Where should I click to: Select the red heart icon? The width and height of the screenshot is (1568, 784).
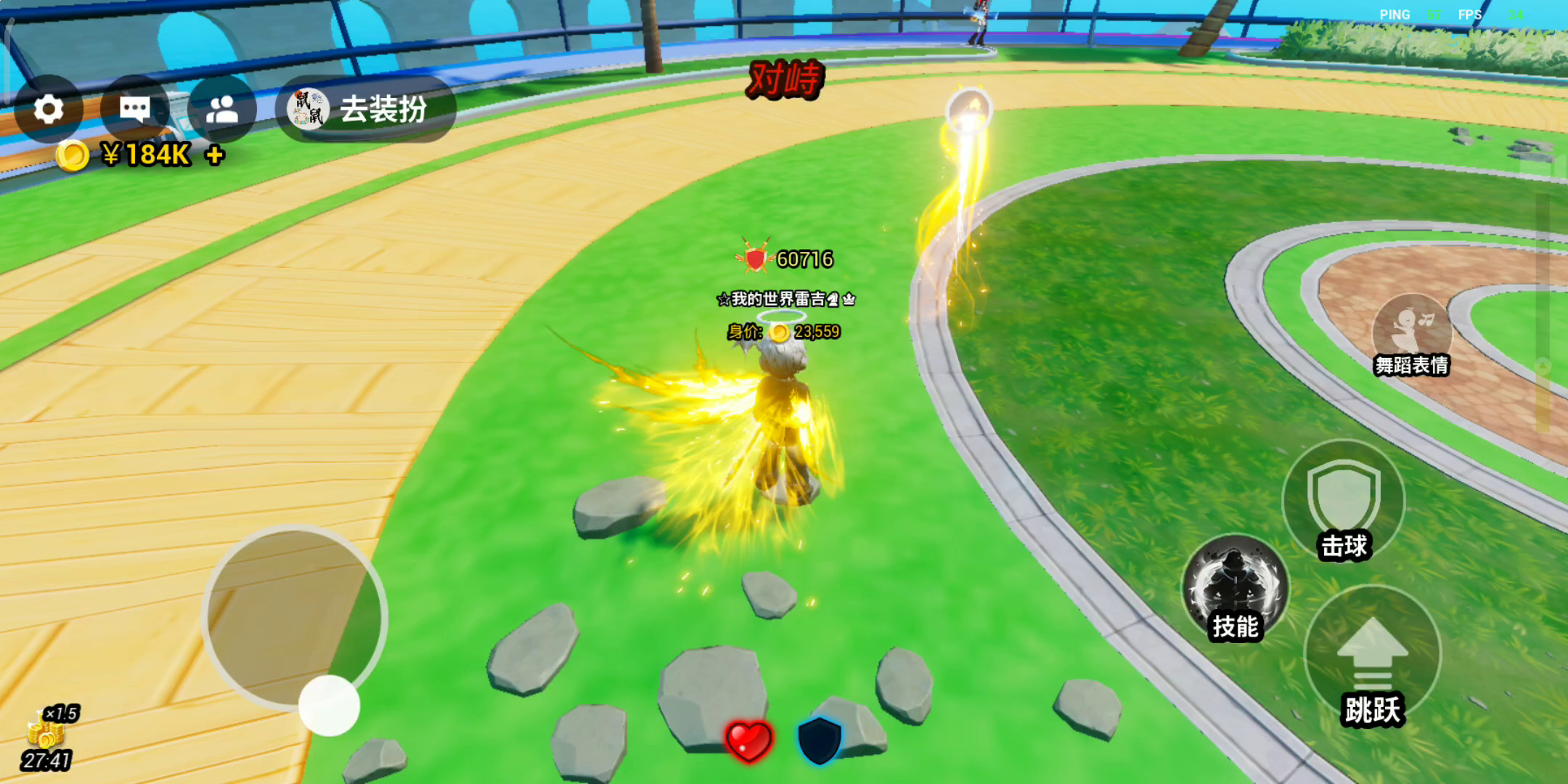click(x=748, y=741)
